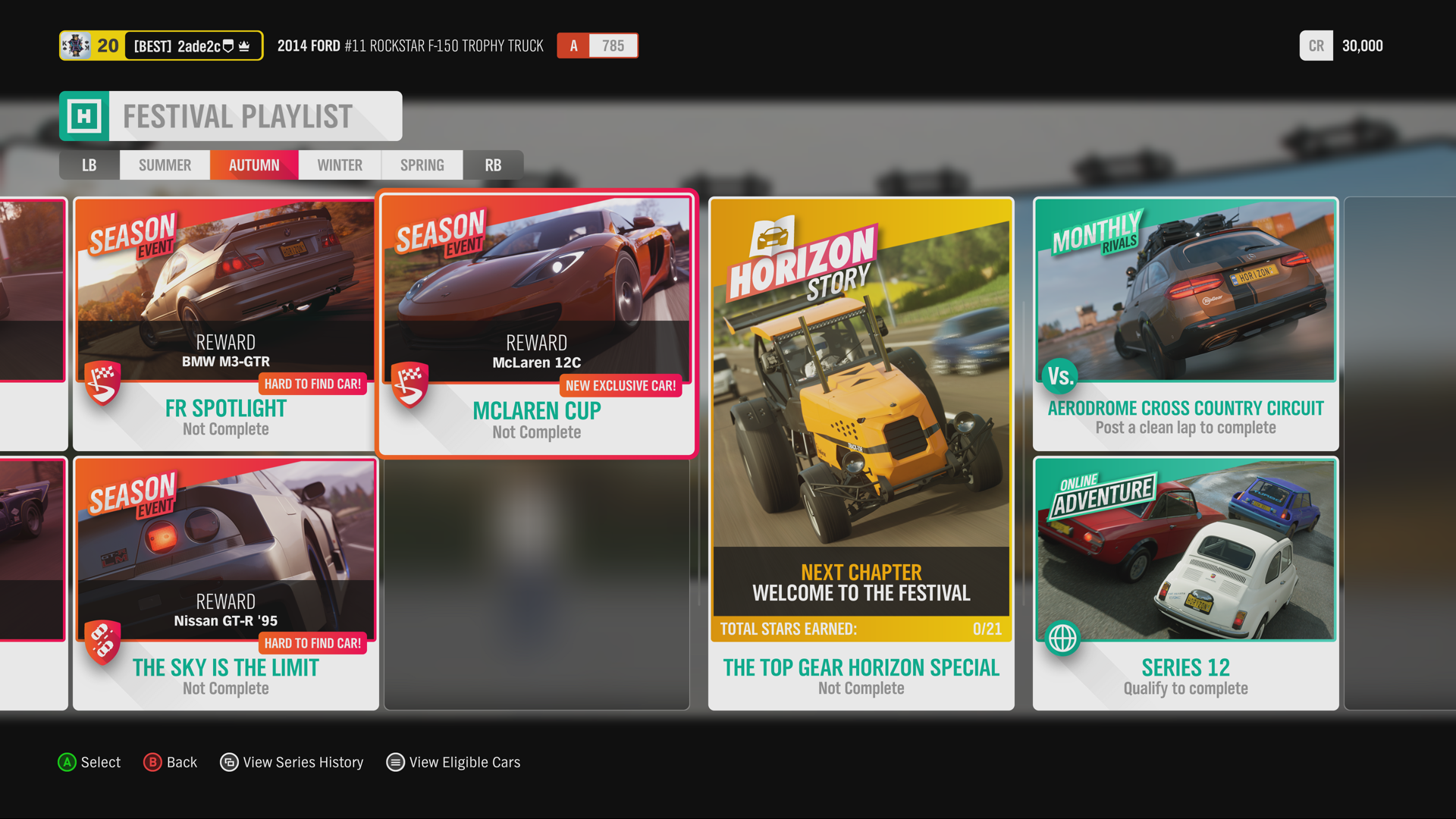Open the View Eligible Cars list
This screenshot has height=819, width=1456.
point(453,762)
